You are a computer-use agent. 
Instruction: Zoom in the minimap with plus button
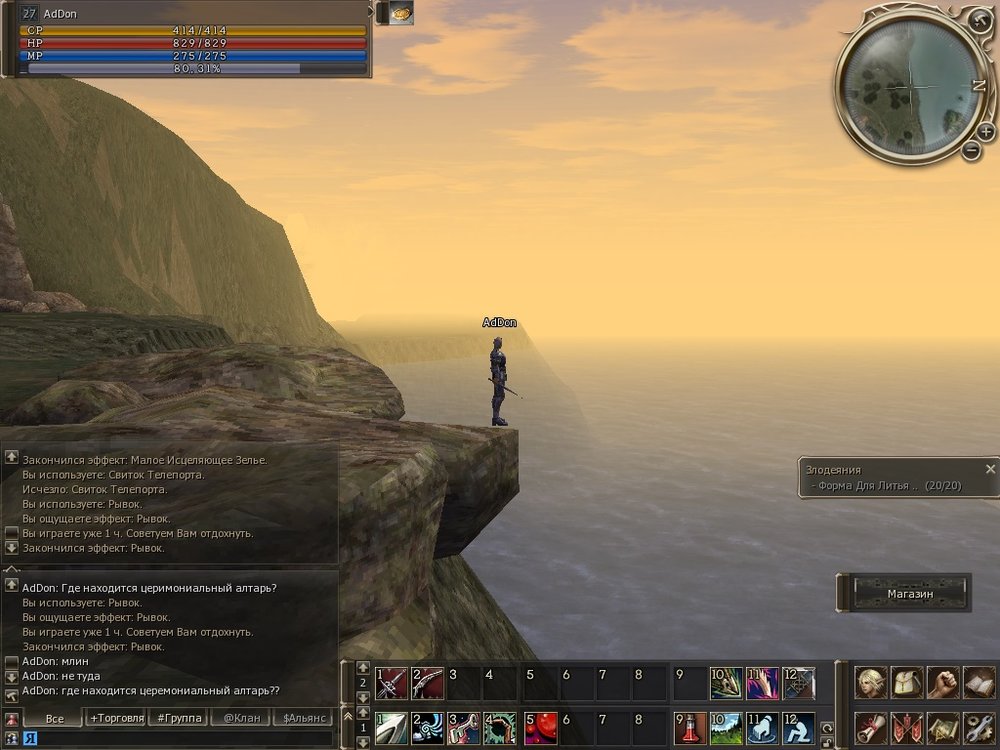(985, 131)
